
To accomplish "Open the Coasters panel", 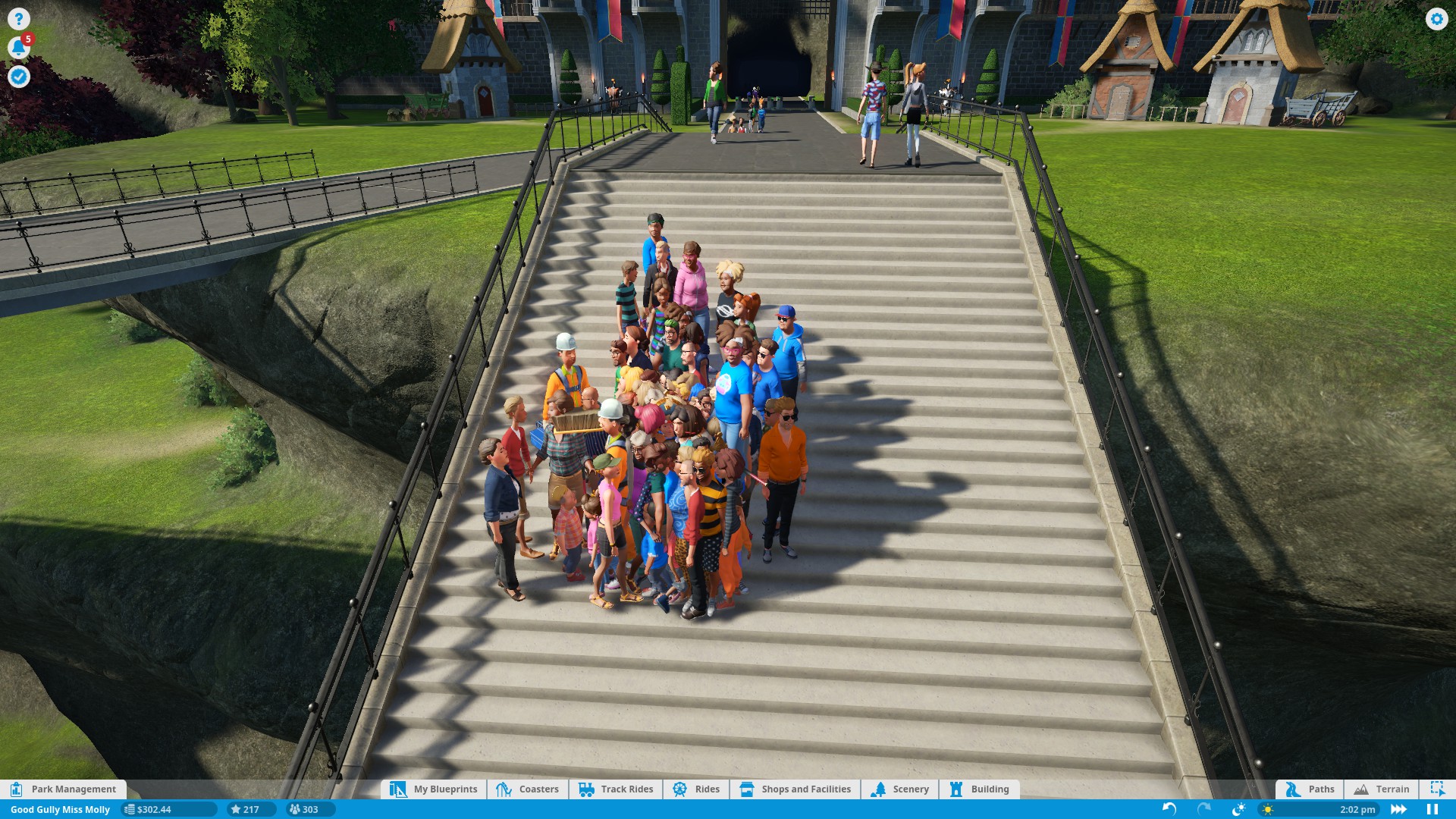I will (x=529, y=789).
